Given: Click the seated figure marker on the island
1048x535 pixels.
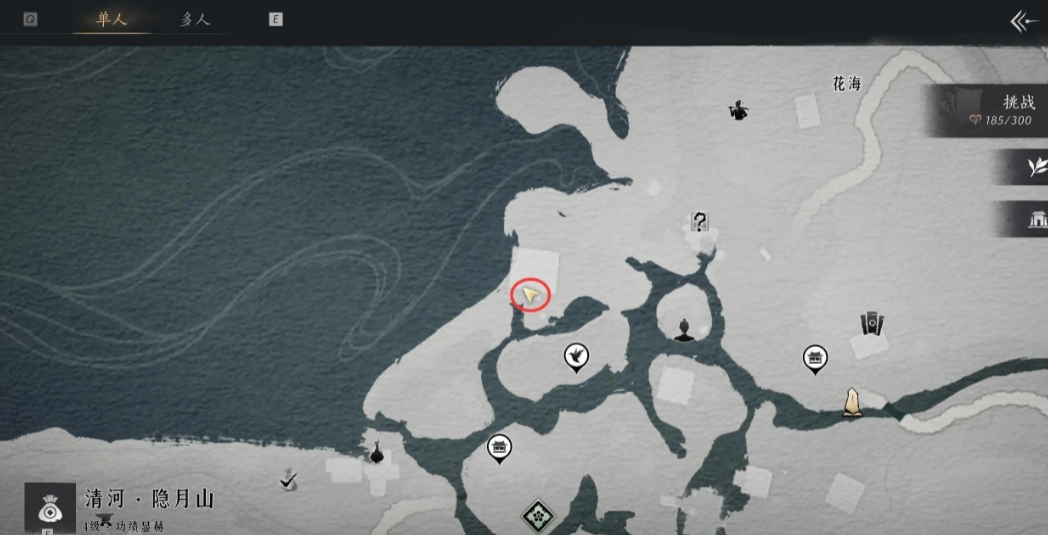Looking at the screenshot, I should tap(684, 329).
